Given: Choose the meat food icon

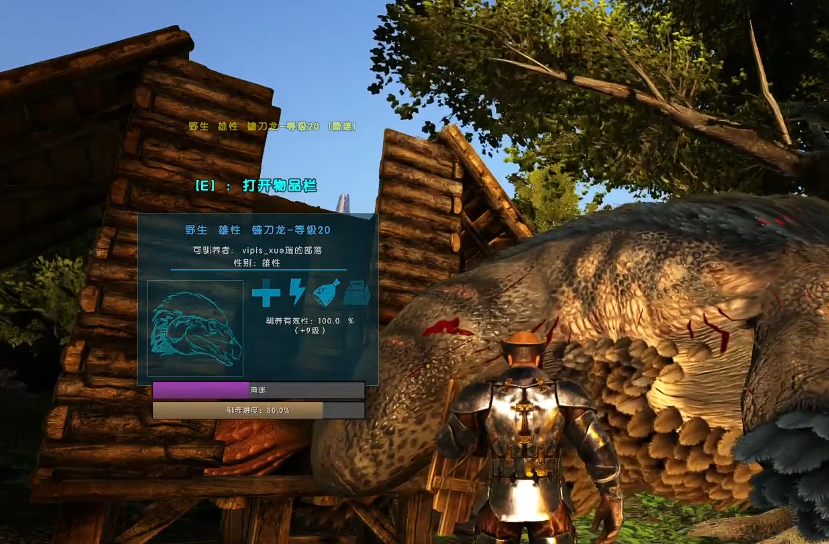Looking at the screenshot, I should tap(326, 294).
